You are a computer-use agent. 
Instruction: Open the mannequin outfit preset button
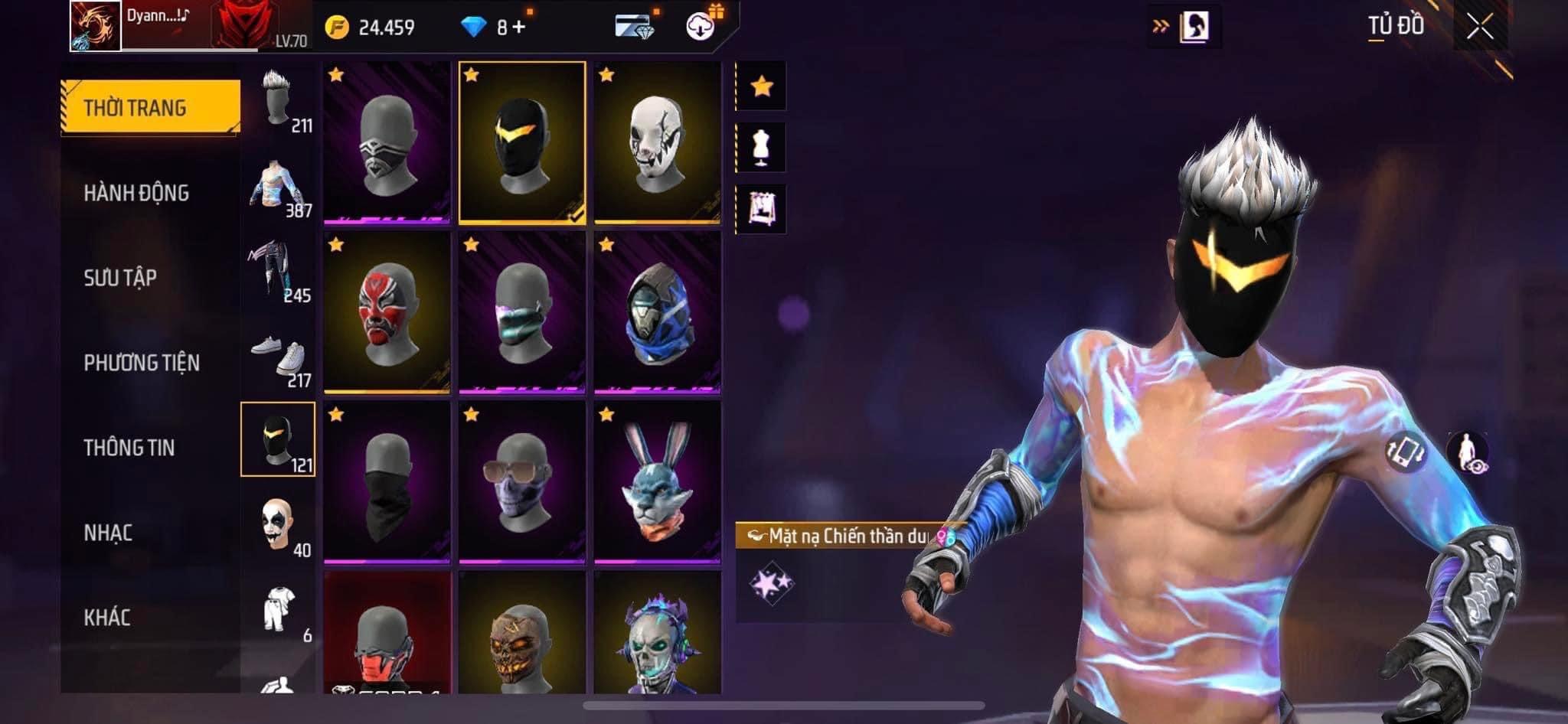pyautogui.click(x=761, y=147)
